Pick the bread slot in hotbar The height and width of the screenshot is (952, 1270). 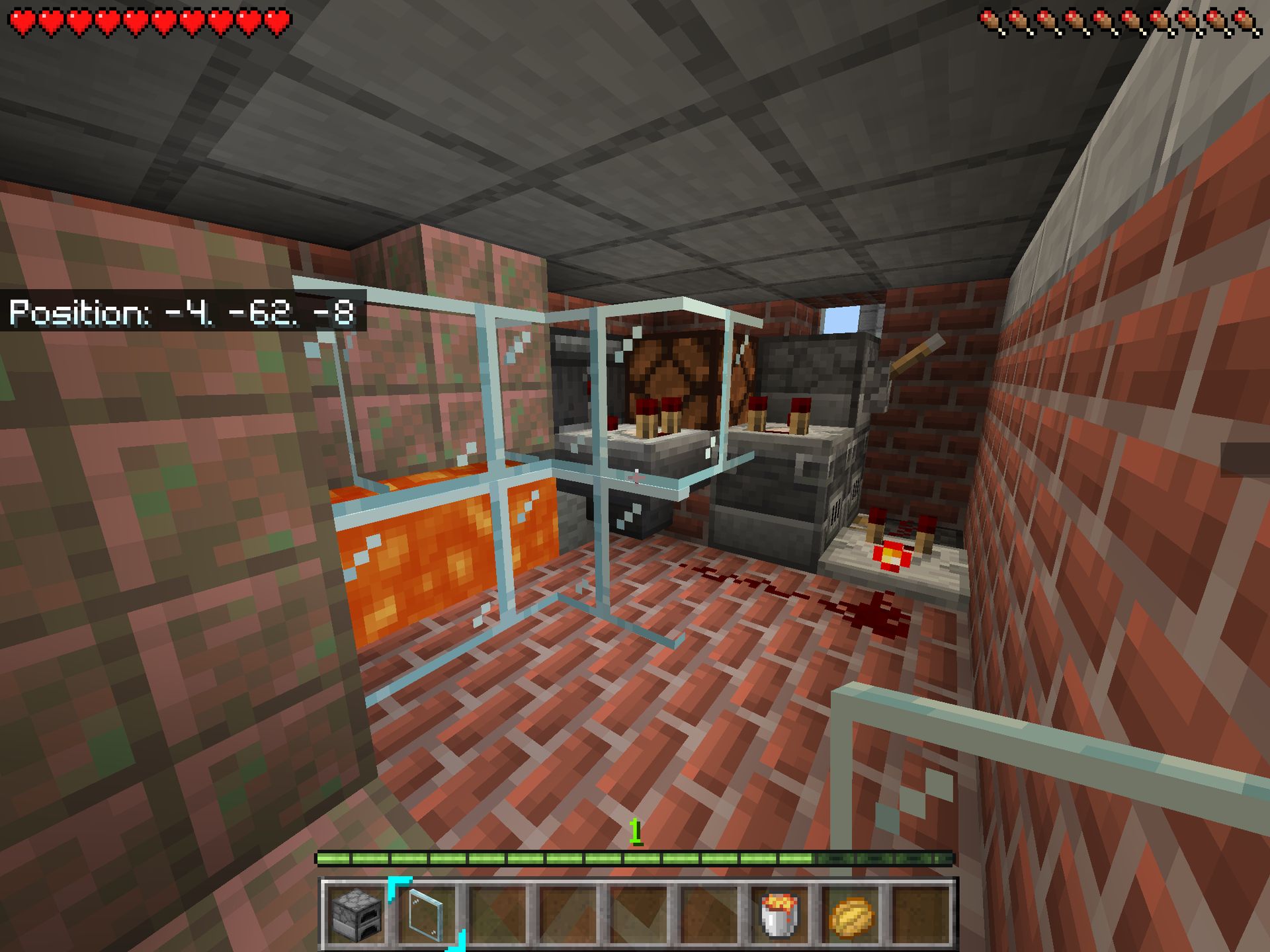pyautogui.click(x=851, y=915)
